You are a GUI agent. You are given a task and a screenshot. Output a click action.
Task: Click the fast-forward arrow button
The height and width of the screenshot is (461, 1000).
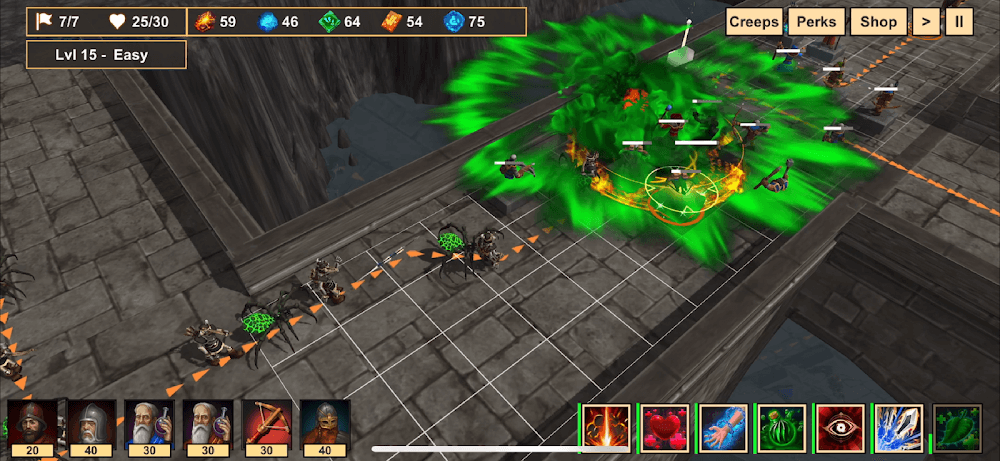point(926,22)
